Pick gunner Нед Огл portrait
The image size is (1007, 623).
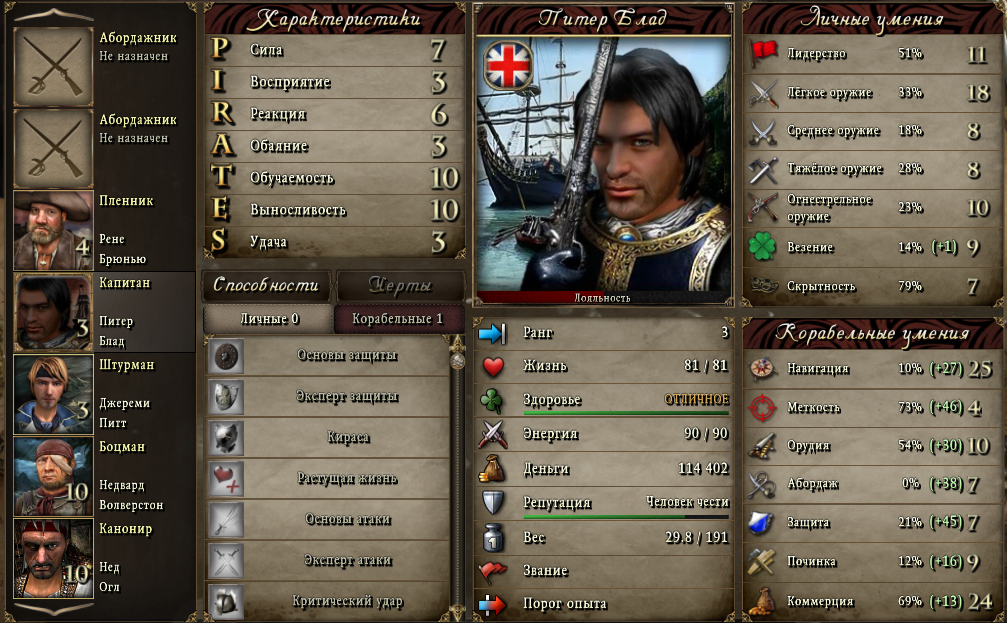53,558
